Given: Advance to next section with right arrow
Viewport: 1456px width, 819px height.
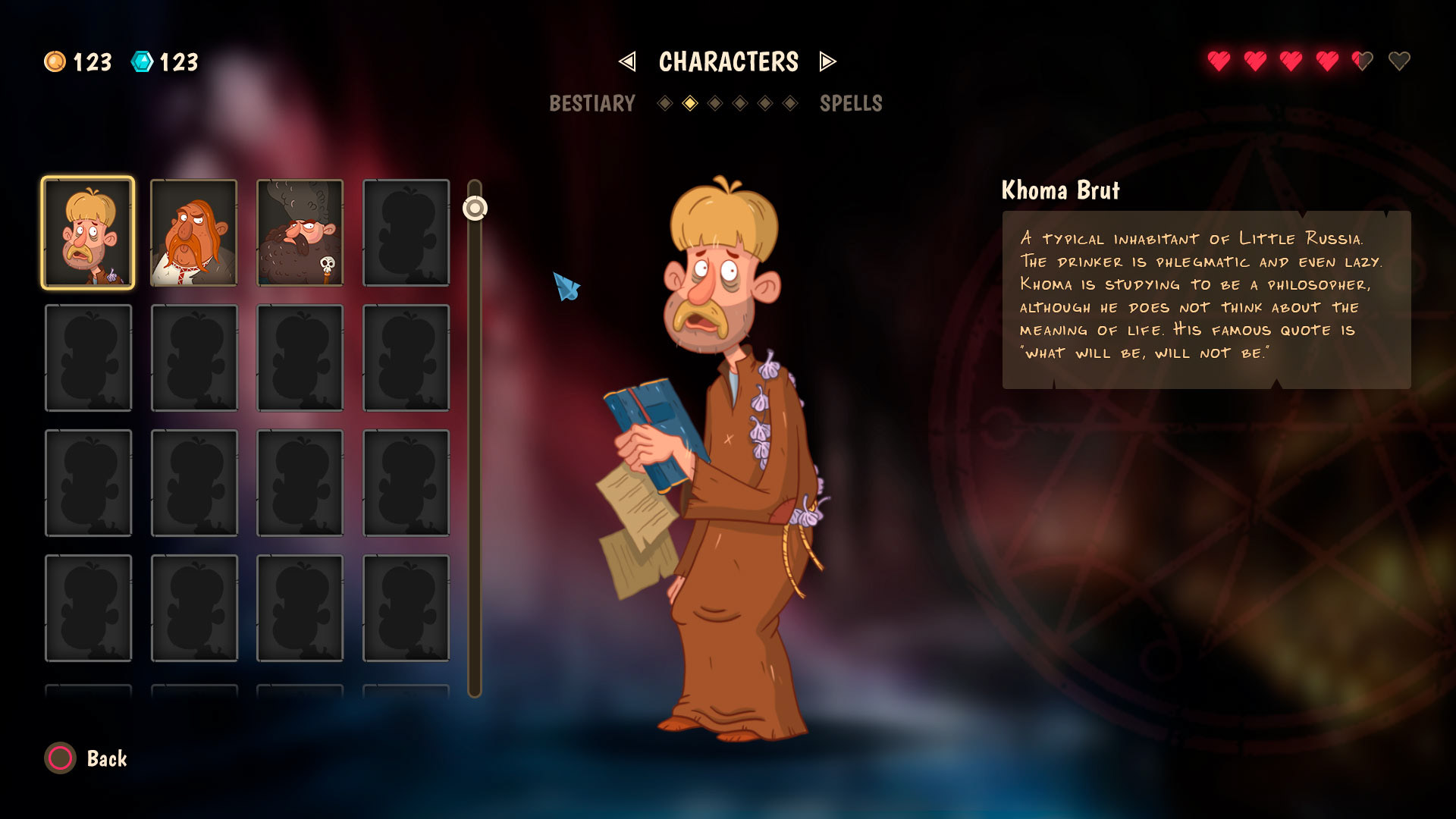Looking at the screenshot, I should (x=827, y=61).
